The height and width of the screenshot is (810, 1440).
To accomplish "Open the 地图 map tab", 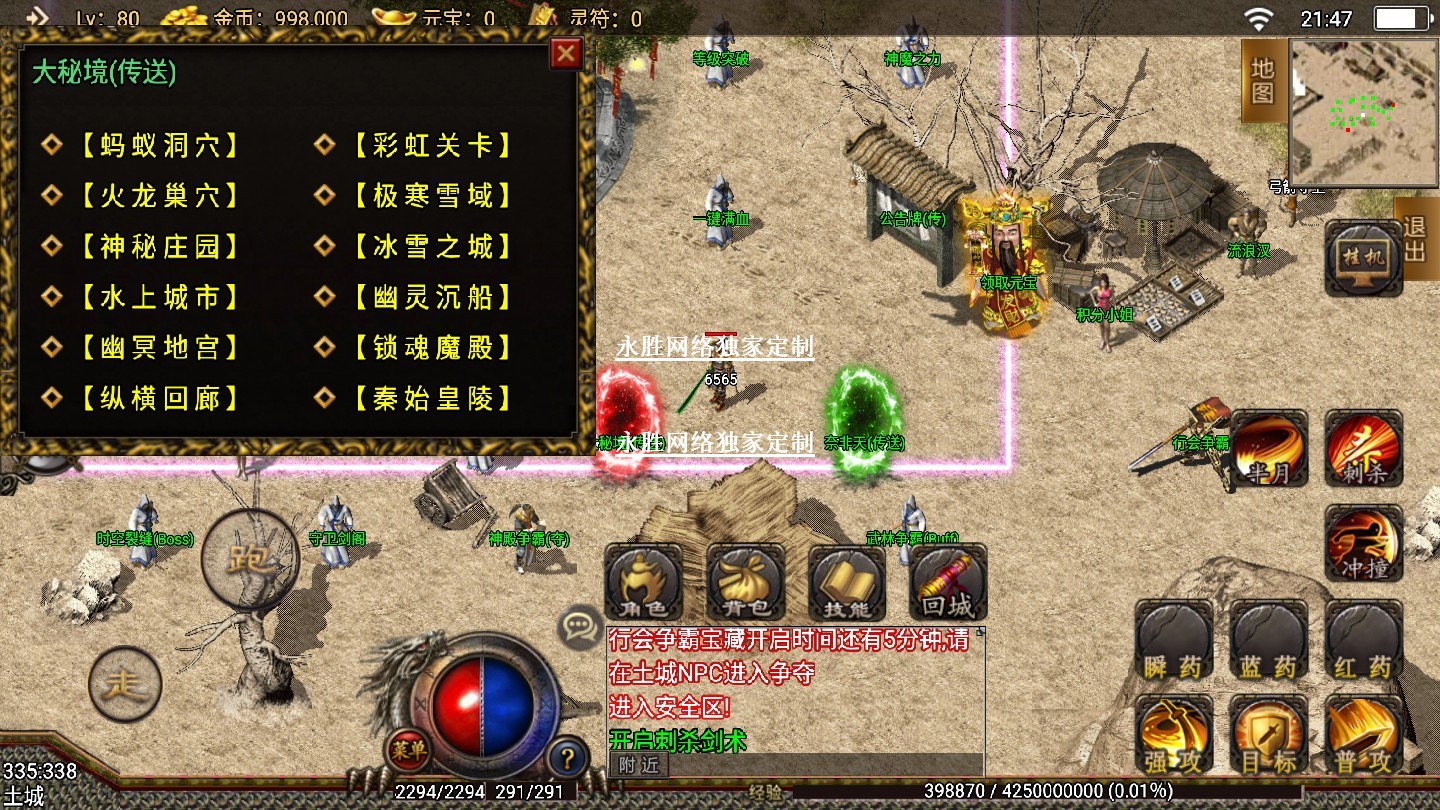I will pos(1262,80).
